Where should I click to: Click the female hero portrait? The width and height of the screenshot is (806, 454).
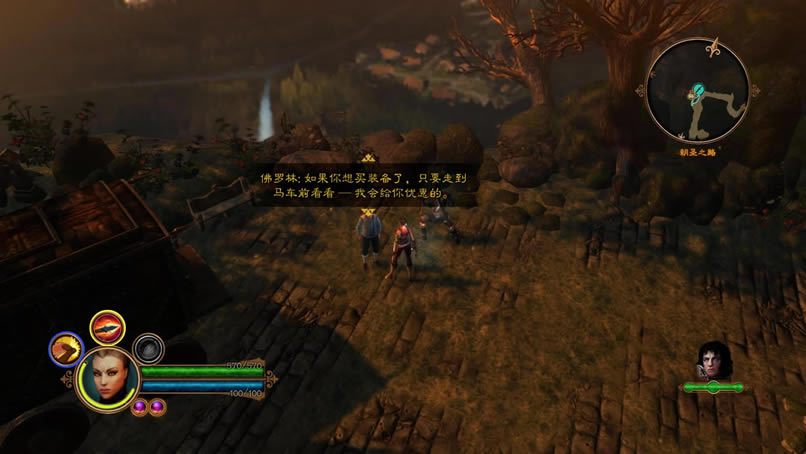[107, 379]
